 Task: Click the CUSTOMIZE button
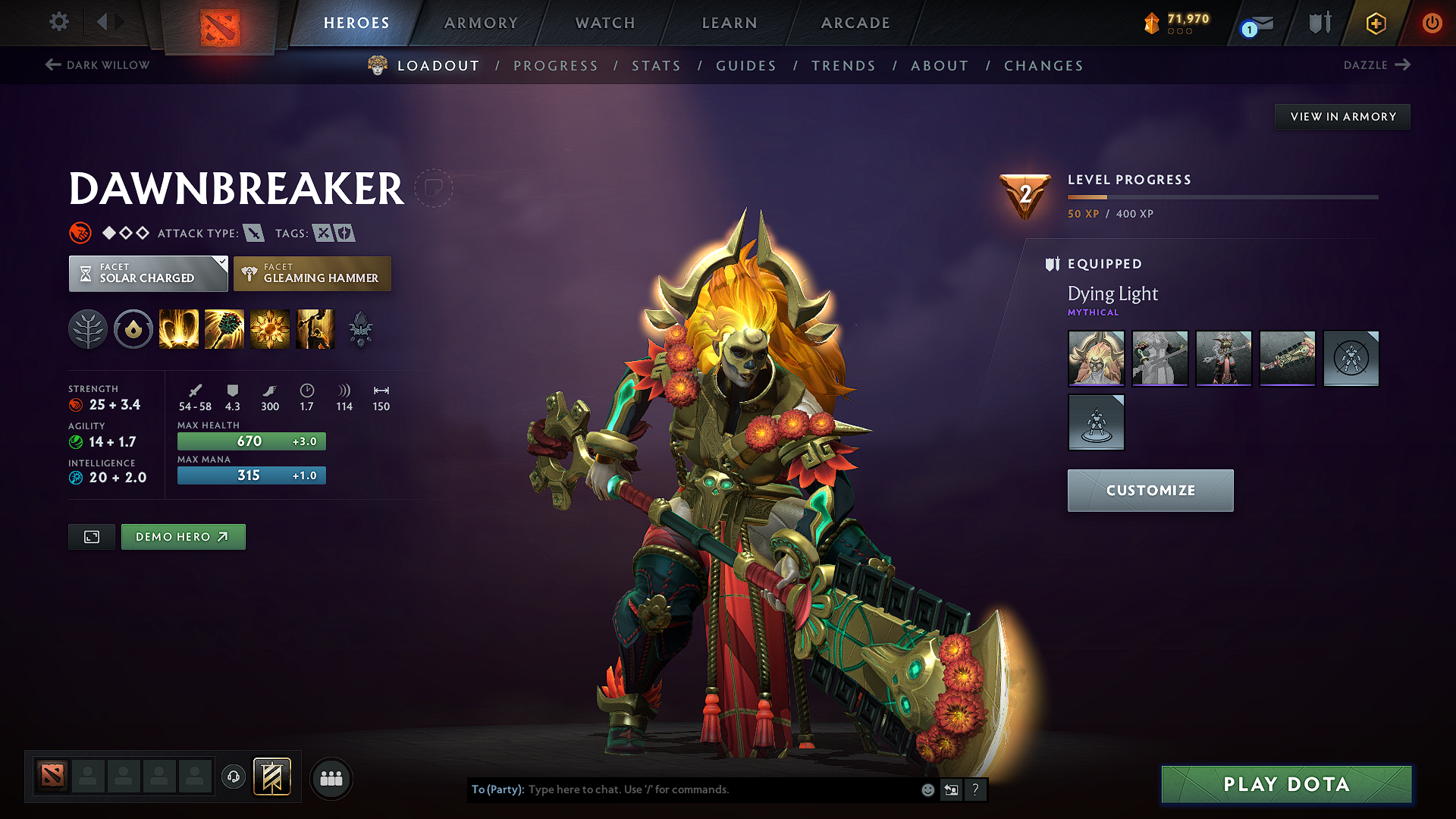click(x=1150, y=490)
